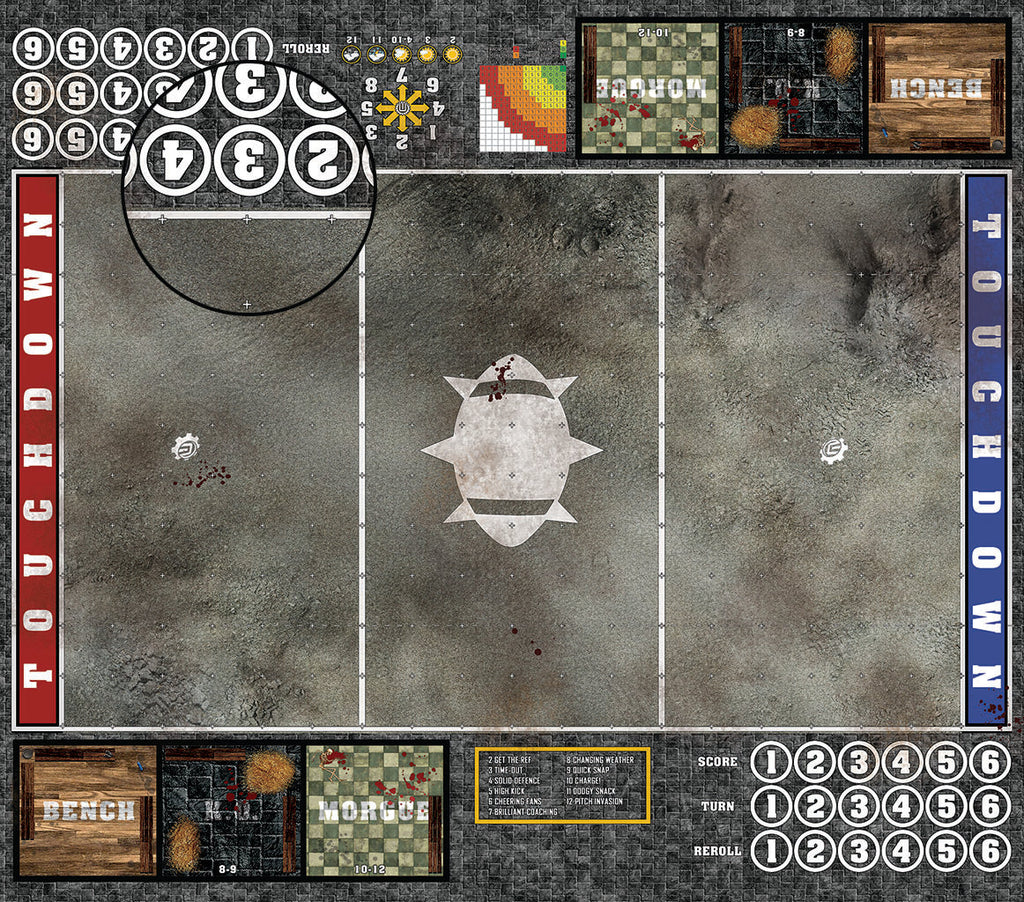
Task: Set the Reroll counter to 2
Action: pos(815,851)
